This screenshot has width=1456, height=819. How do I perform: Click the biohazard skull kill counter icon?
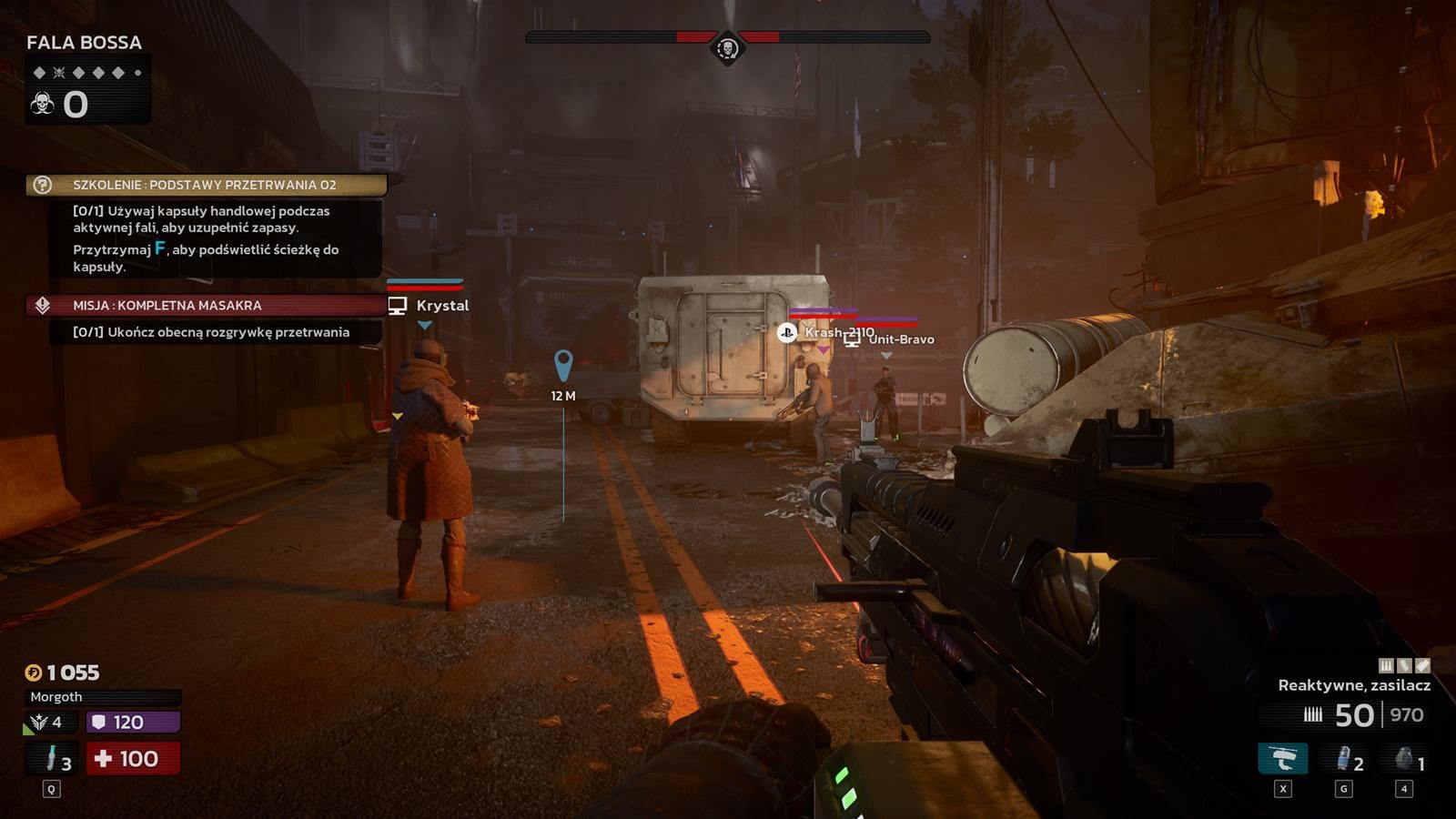pyautogui.click(x=42, y=104)
